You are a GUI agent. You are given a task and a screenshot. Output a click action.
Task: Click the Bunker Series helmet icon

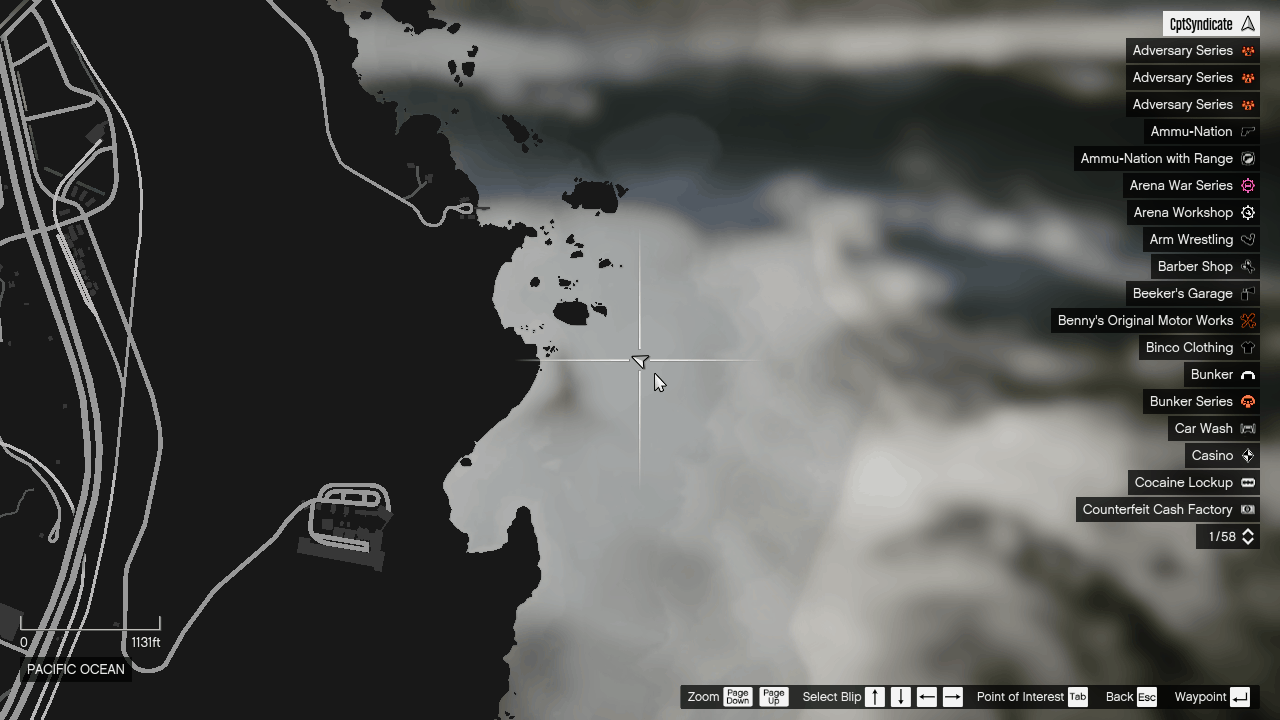pyautogui.click(x=1248, y=401)
